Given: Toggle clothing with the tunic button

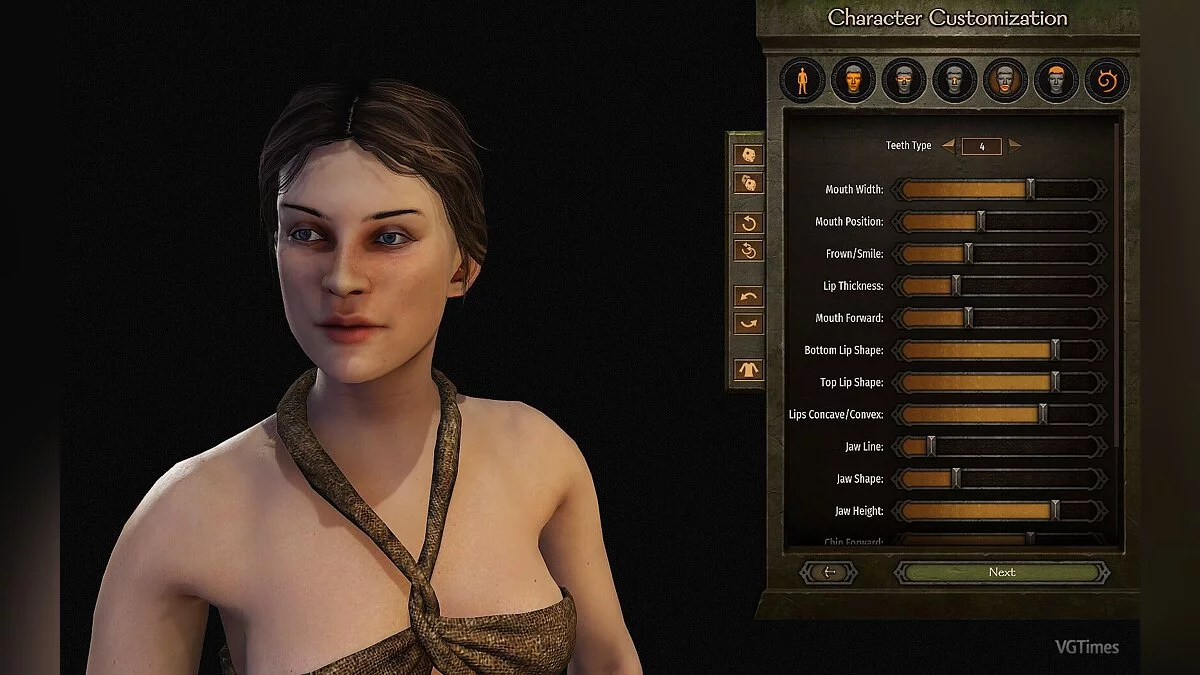Looking at the screenshot, I should (749, 369).
